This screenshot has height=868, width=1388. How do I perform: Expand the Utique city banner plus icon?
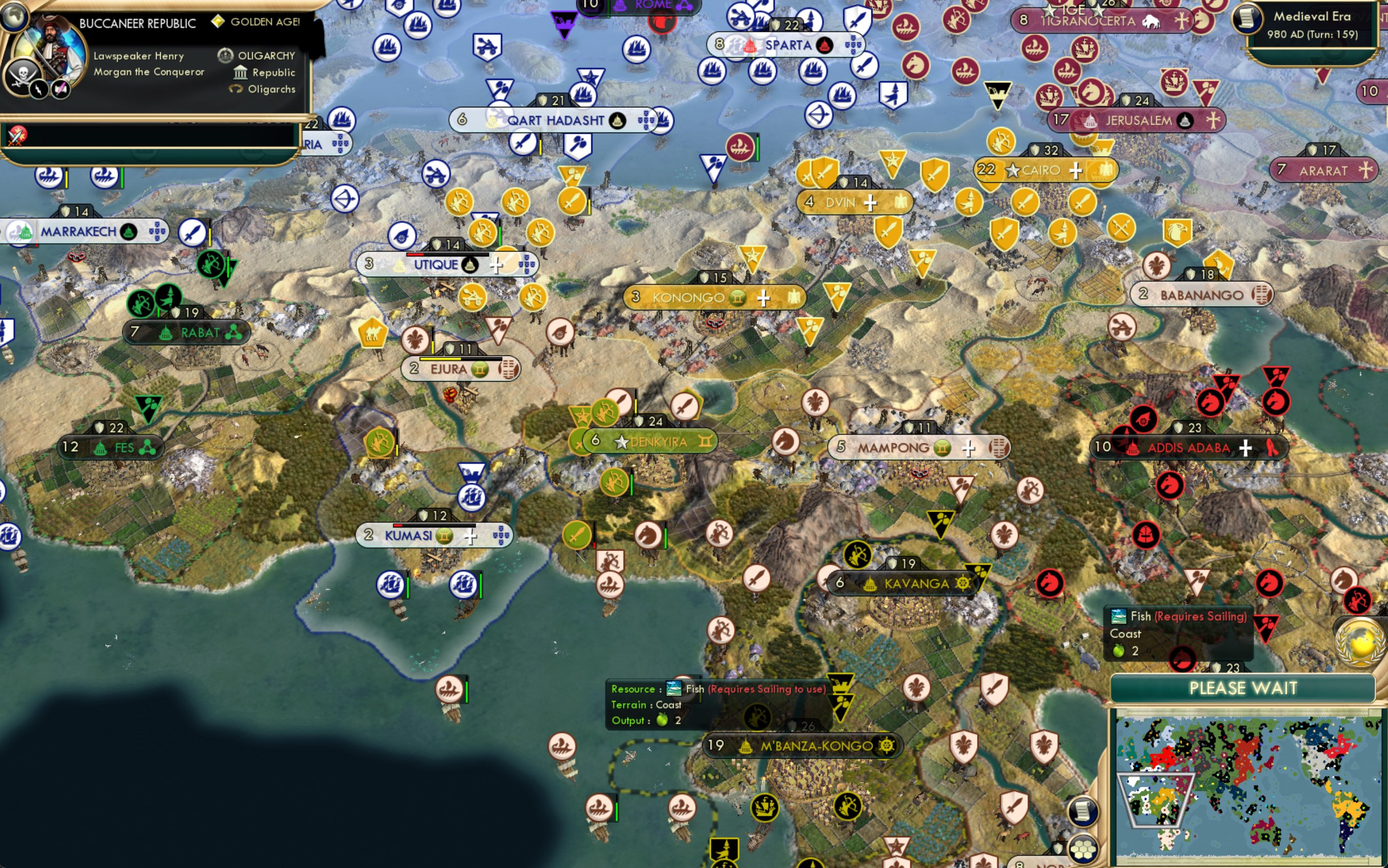tap(497, 265)
